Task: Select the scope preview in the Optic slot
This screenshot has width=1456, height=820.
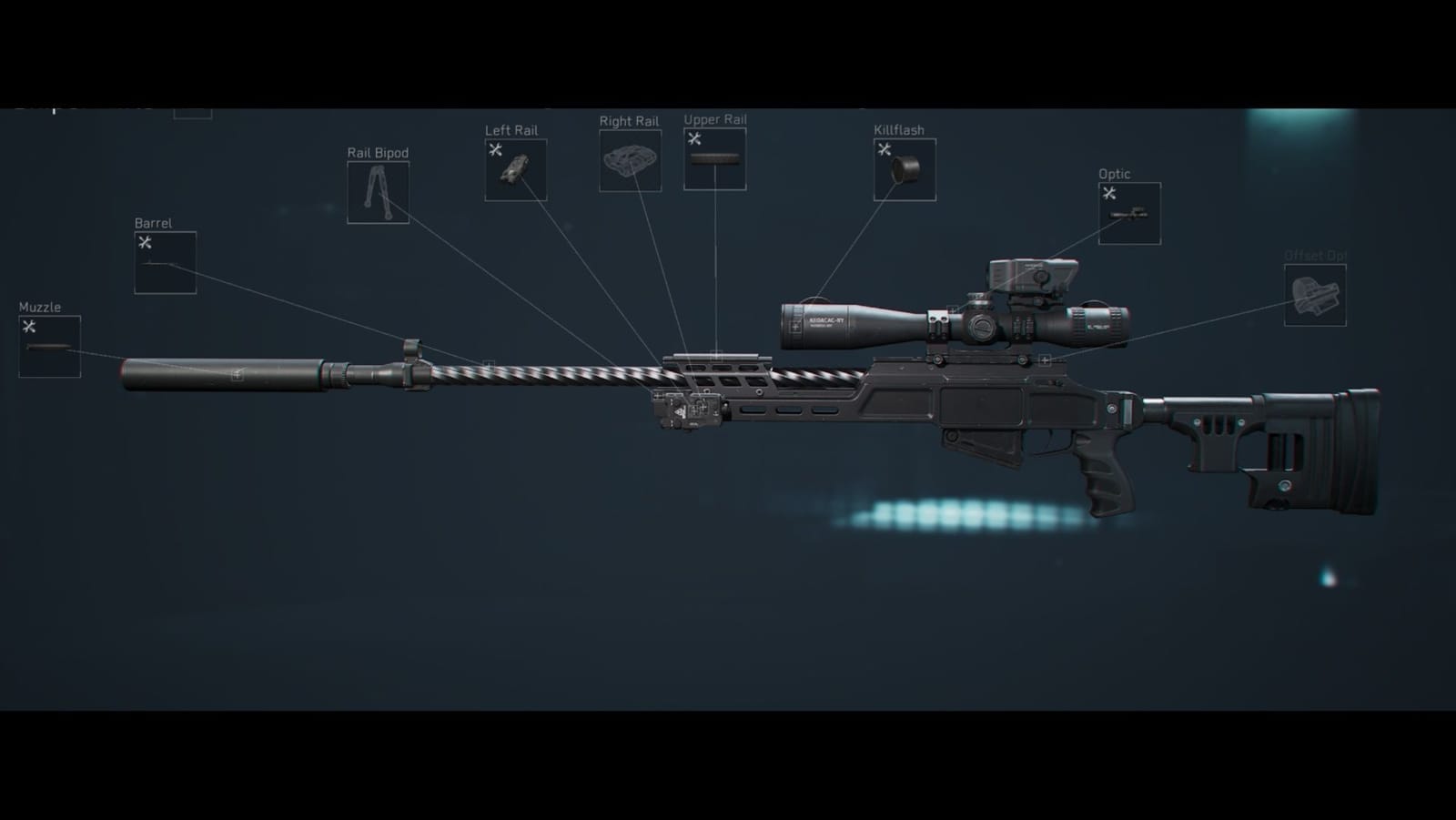Action: coord(1128,216)
